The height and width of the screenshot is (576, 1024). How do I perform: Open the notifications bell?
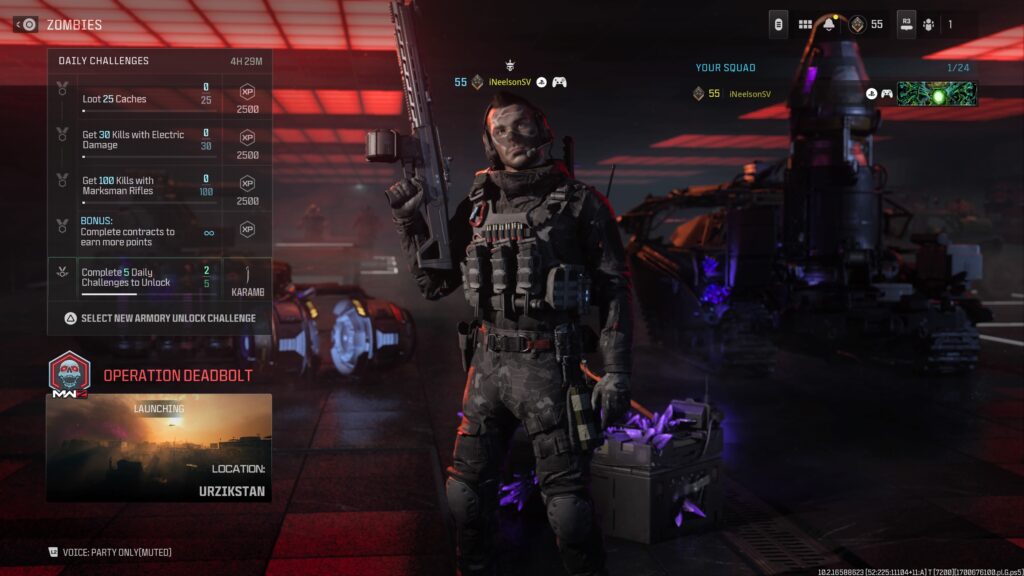point(829,24)
